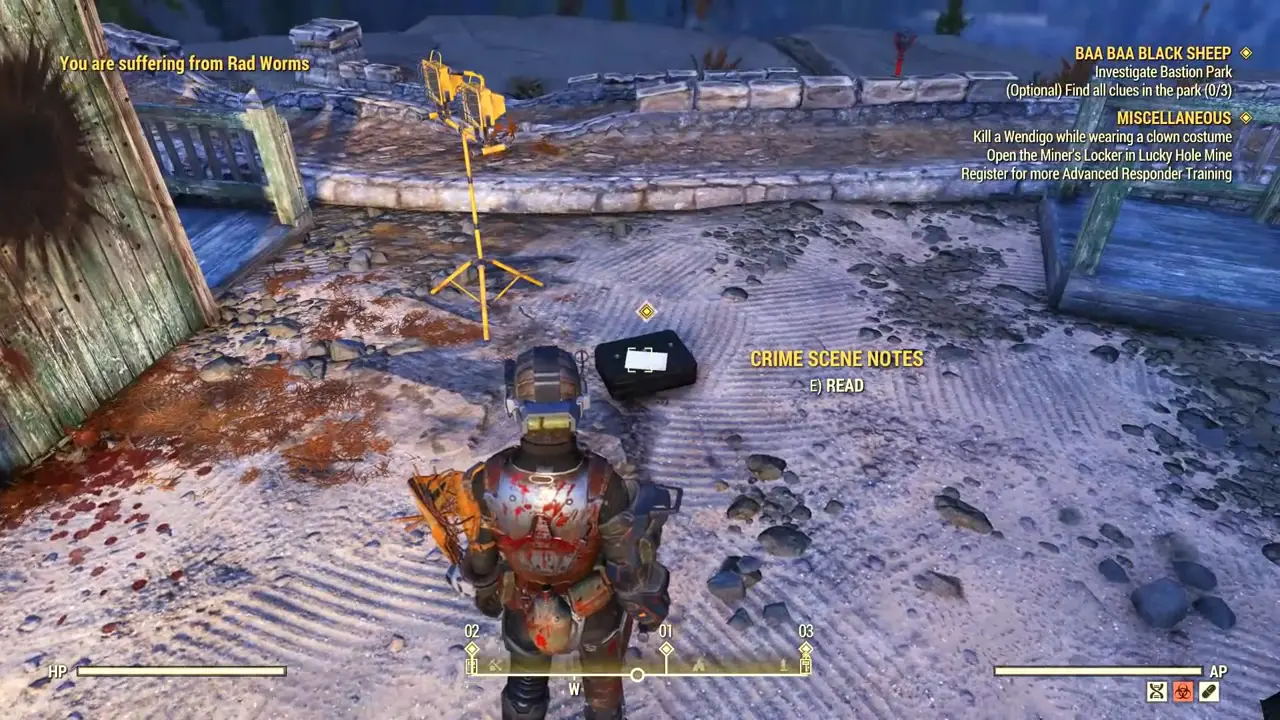Image resolution: width=1280 pixels, height=720 pixels.
Task: Collapse the MISCELLANEOUS quest section
Action: (1174, 117)
